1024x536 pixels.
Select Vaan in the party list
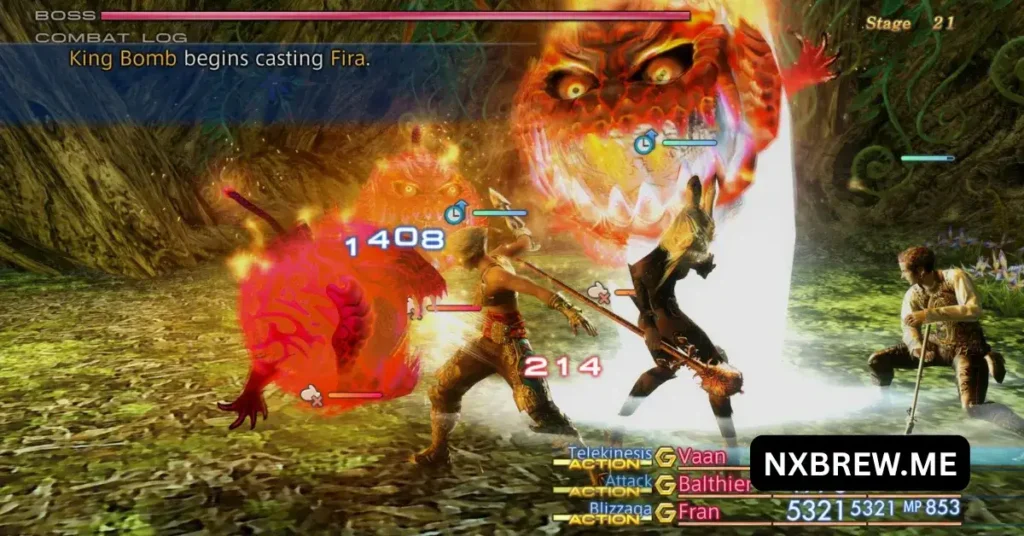point(702,457)
